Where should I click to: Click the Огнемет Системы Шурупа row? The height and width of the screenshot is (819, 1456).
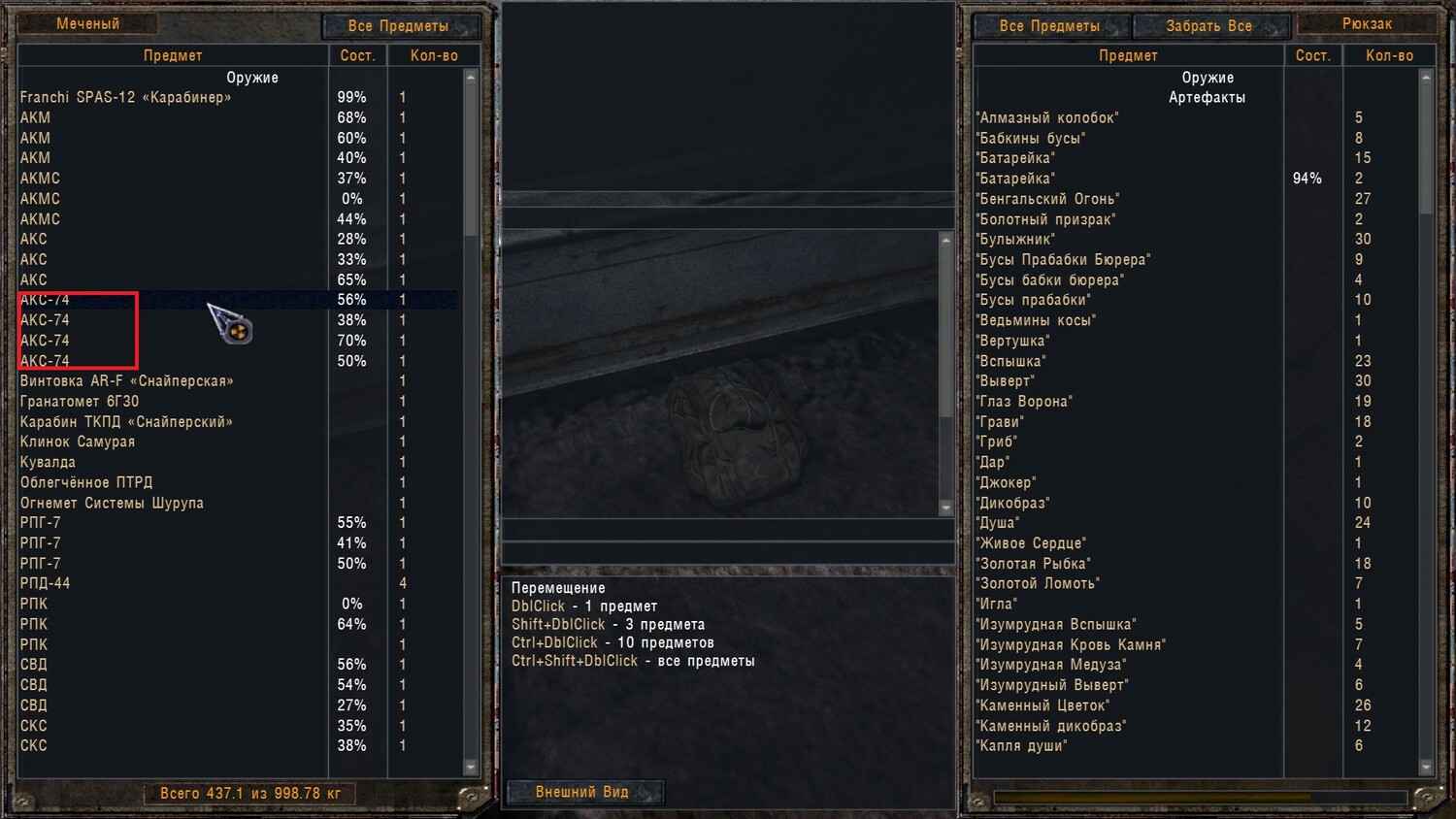112,503
